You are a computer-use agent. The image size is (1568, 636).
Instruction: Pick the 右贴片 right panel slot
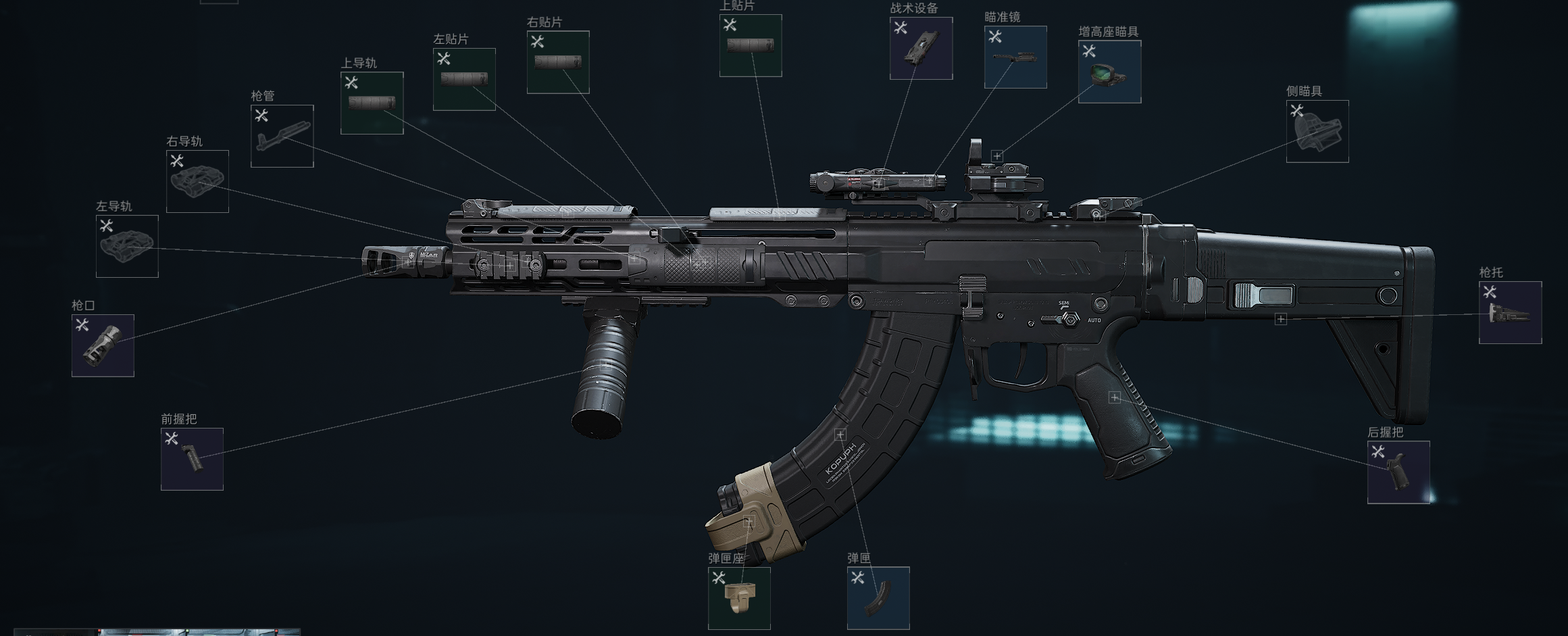pyautogui.click(x=558, y=62)
